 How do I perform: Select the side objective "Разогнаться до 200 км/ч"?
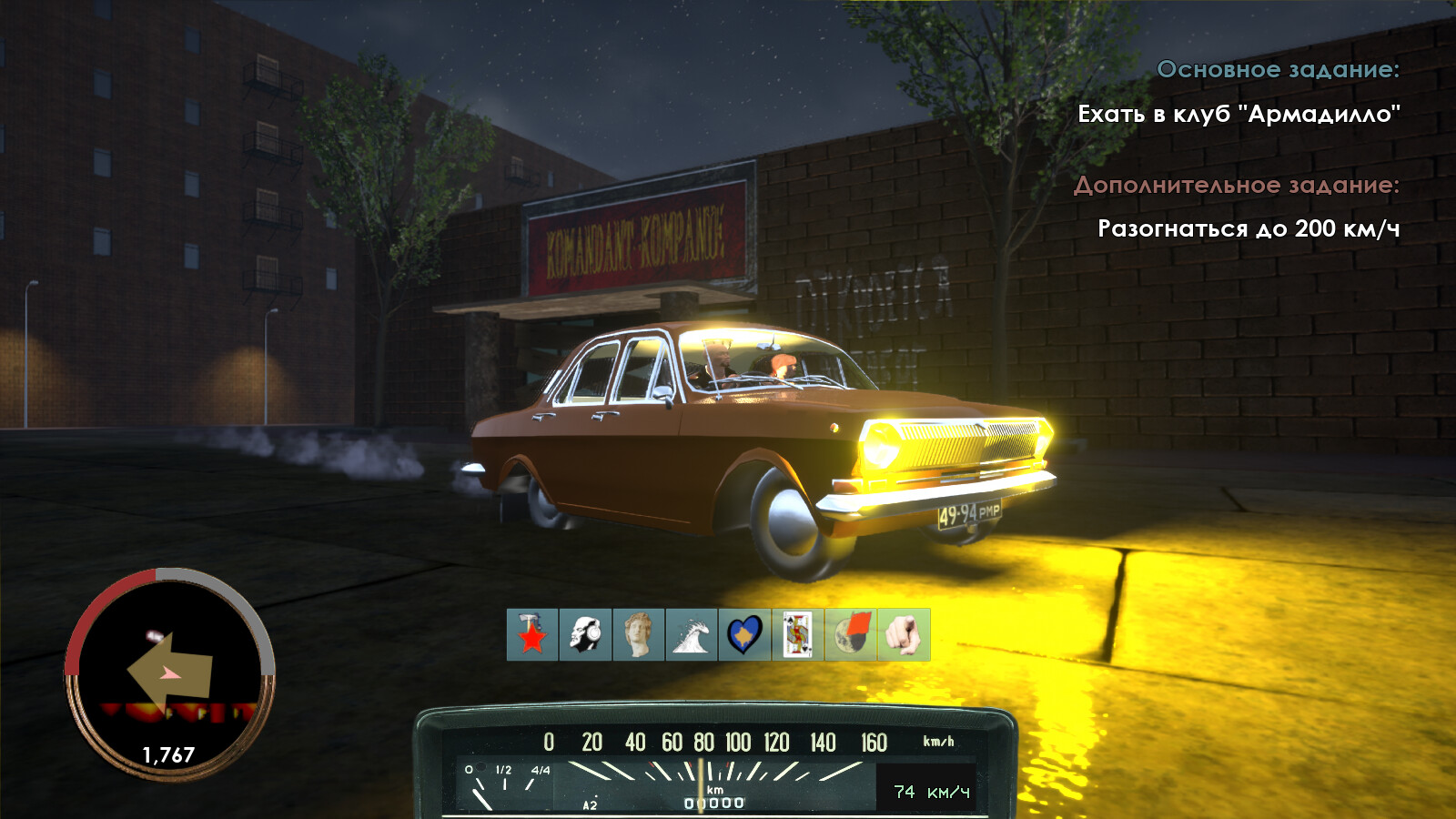tap(1248, 228)
